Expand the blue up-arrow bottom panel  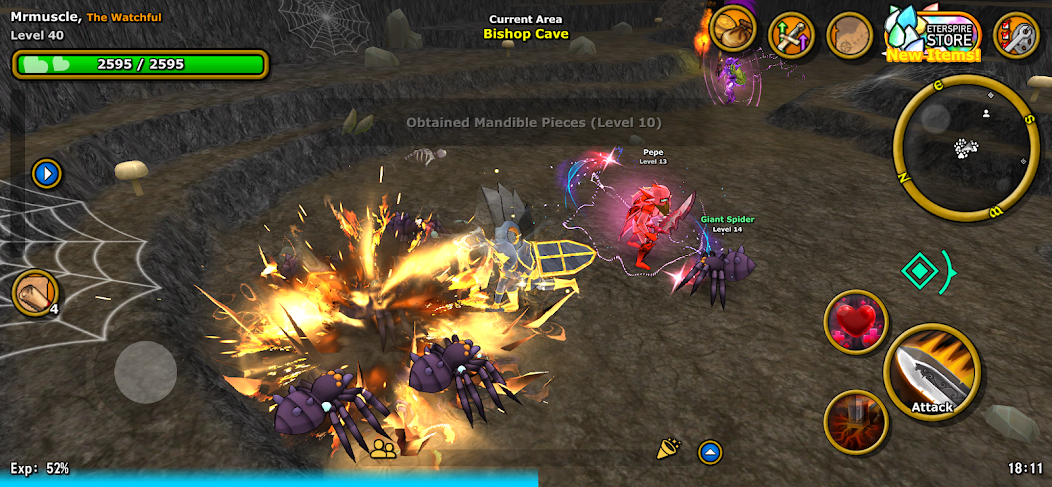[x=710, y=452]
